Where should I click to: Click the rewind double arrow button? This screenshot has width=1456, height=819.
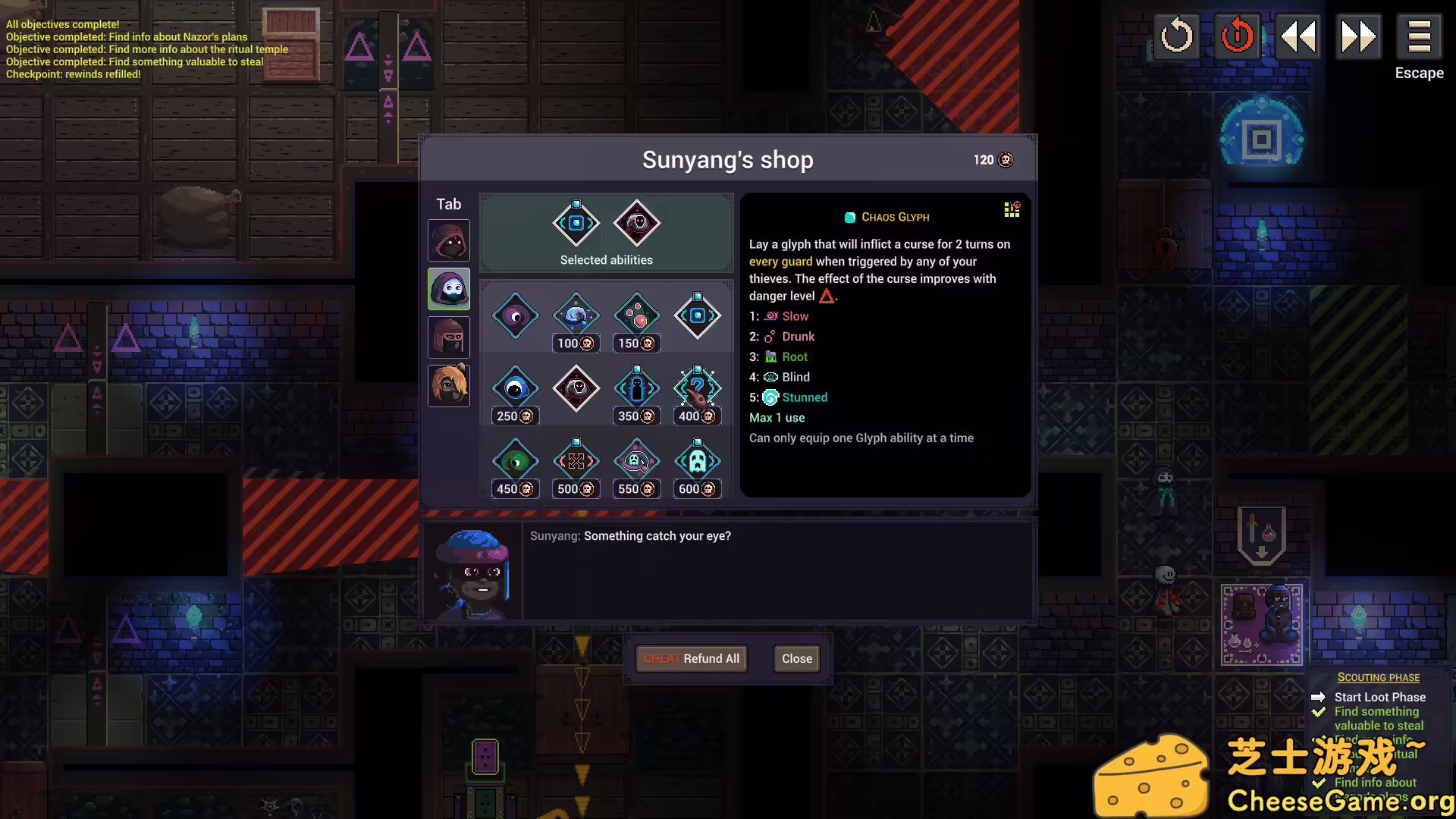coord(1298,36)
